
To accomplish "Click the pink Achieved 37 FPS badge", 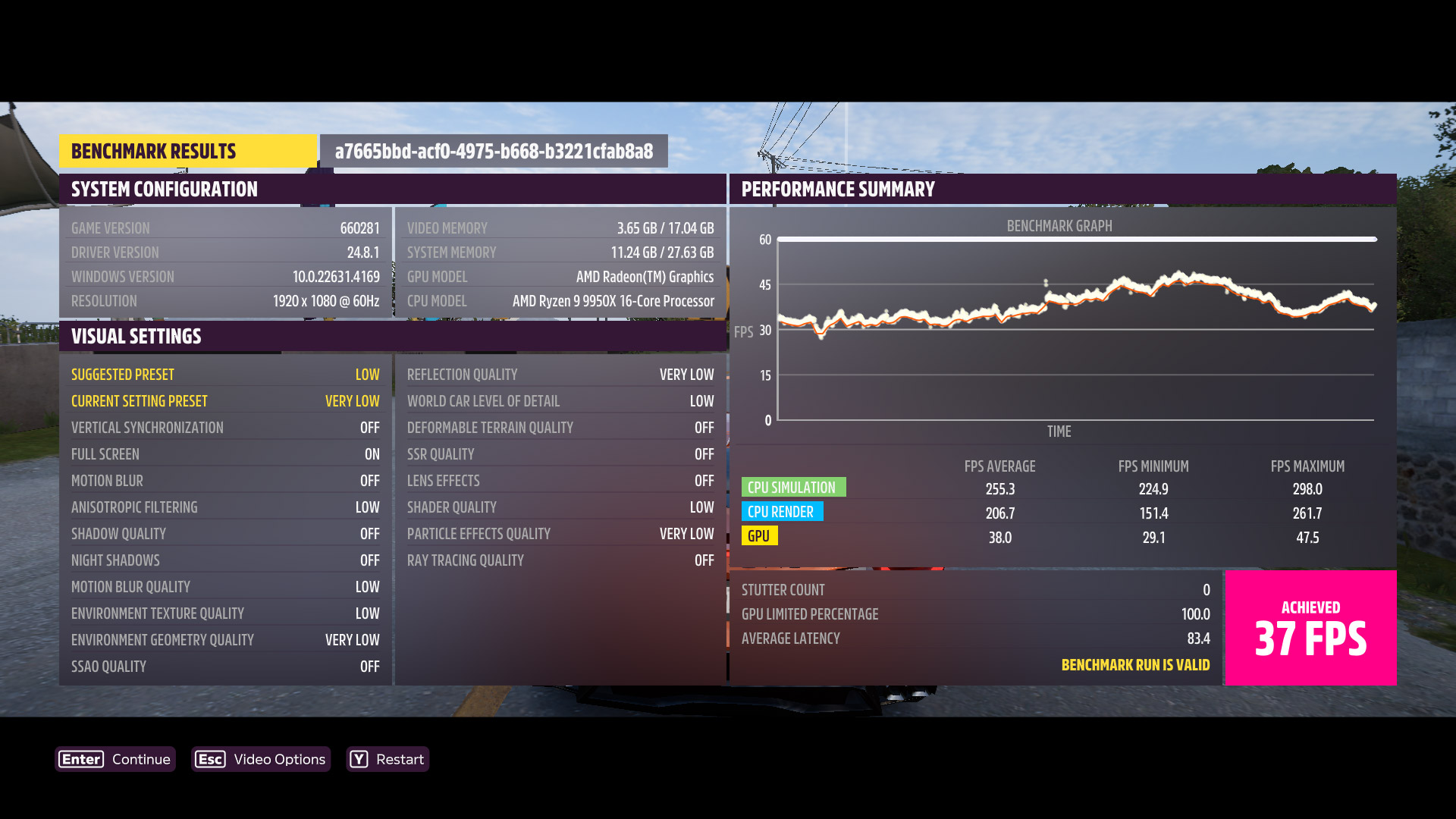I will click(1310, 628).
